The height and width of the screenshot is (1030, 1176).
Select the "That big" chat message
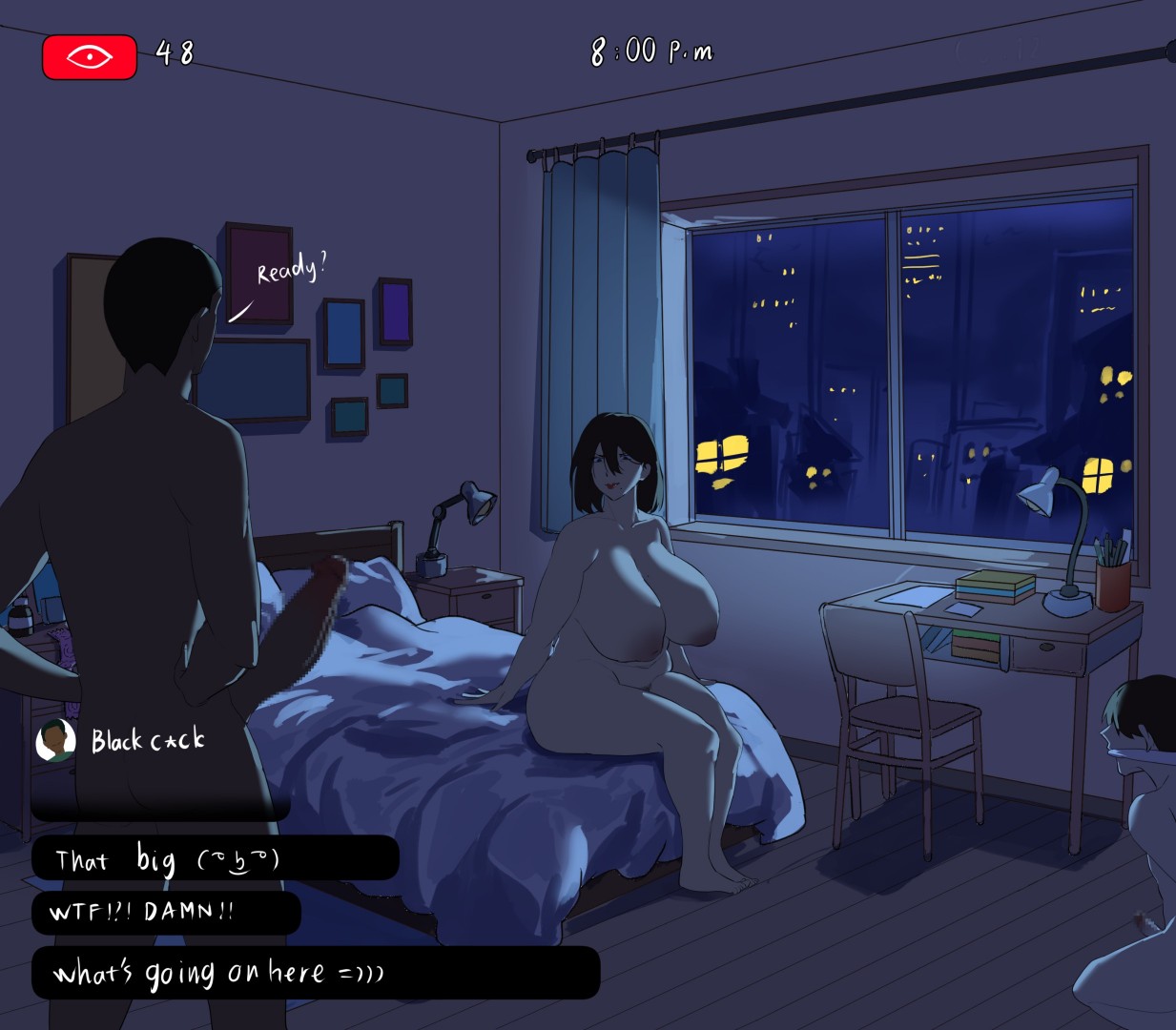(215, 858)
